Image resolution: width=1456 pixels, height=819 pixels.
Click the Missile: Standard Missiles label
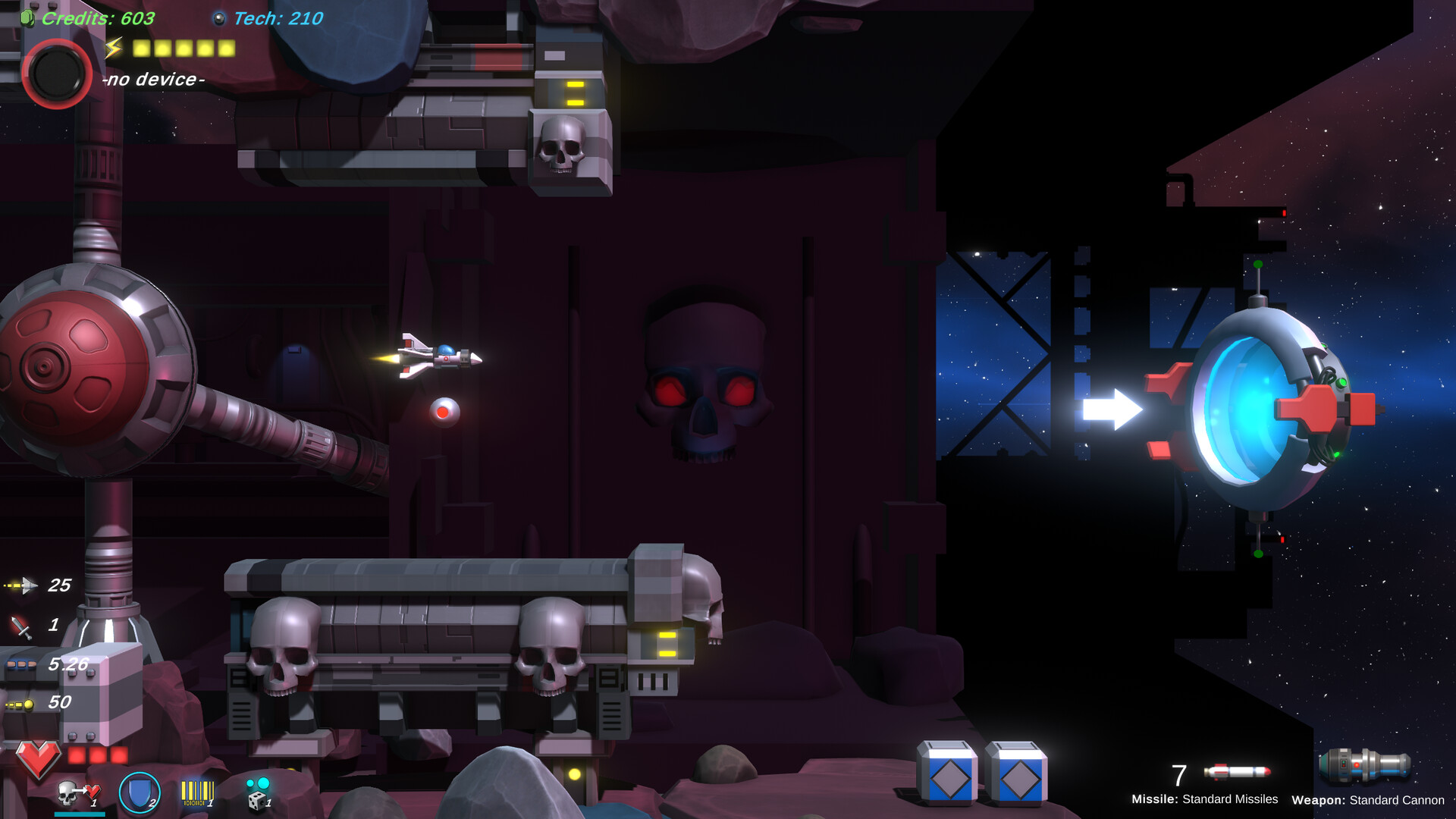point(1206,799)
